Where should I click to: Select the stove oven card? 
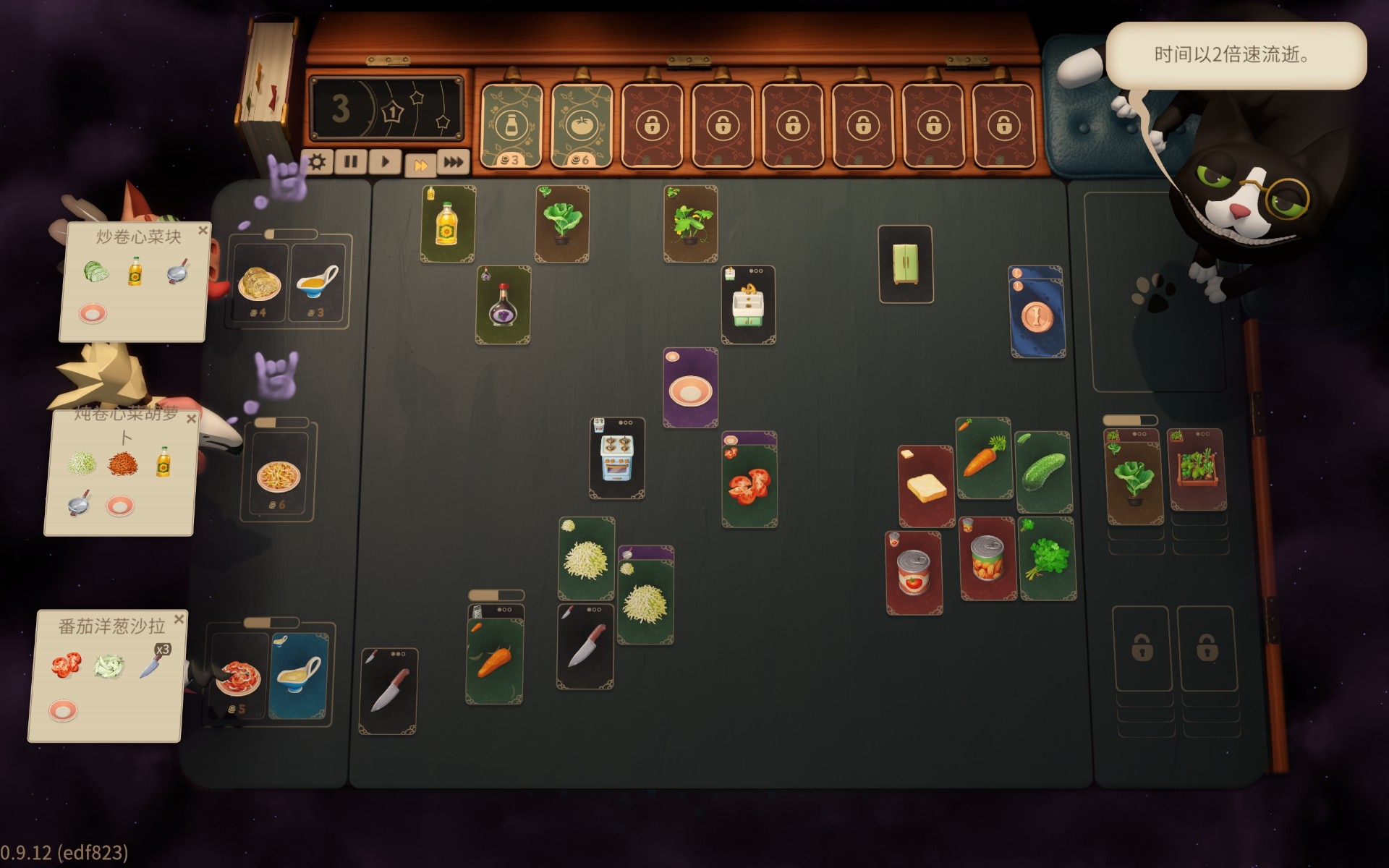coord(617,459)
